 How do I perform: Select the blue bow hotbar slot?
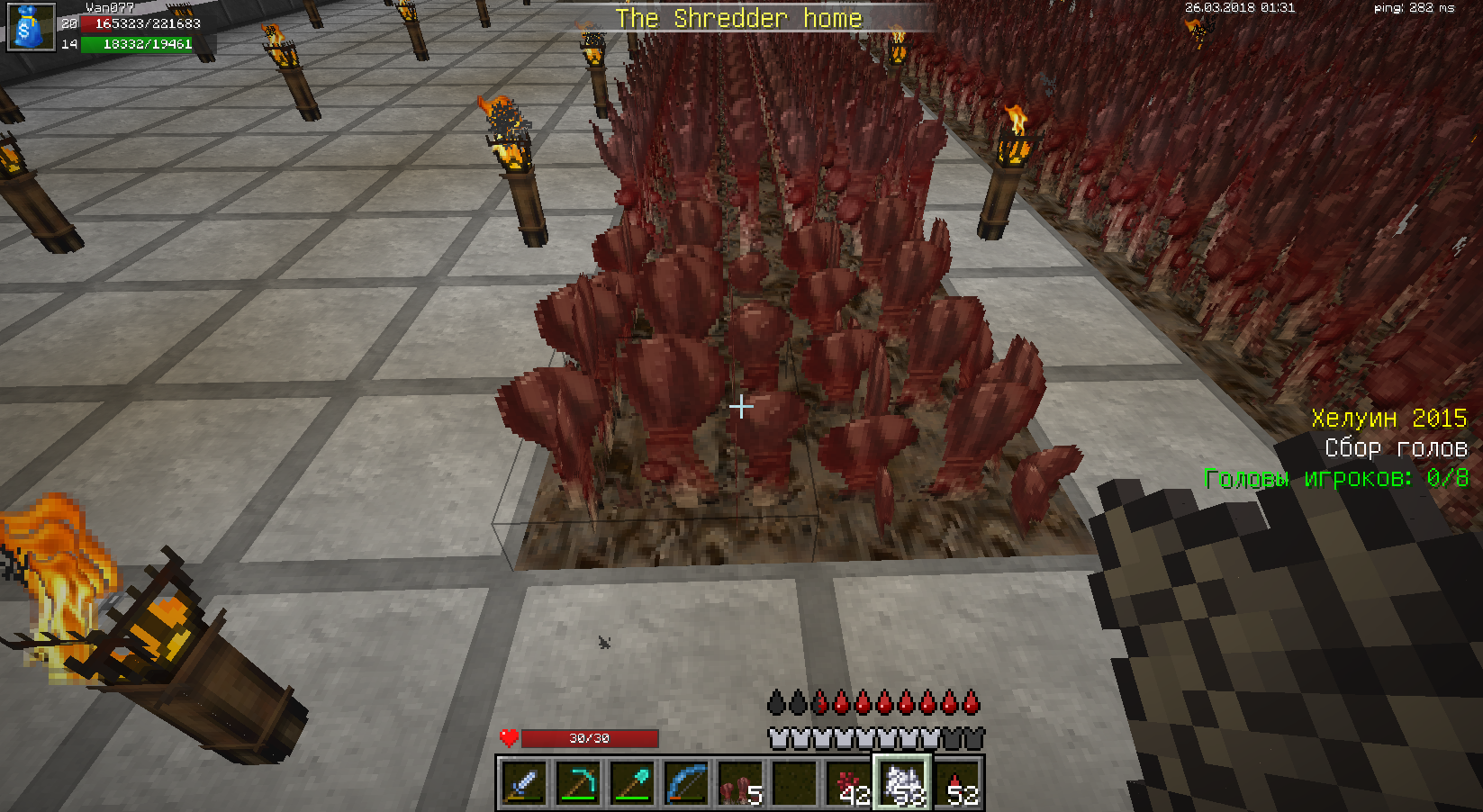[686, 782]
